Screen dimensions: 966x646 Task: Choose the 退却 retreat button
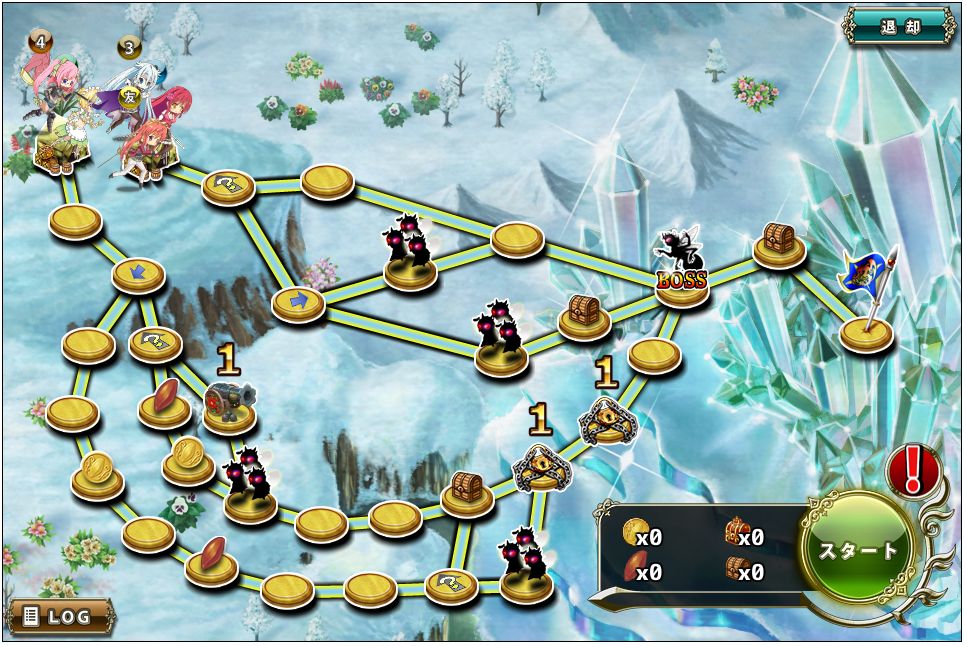coord(899,26)
